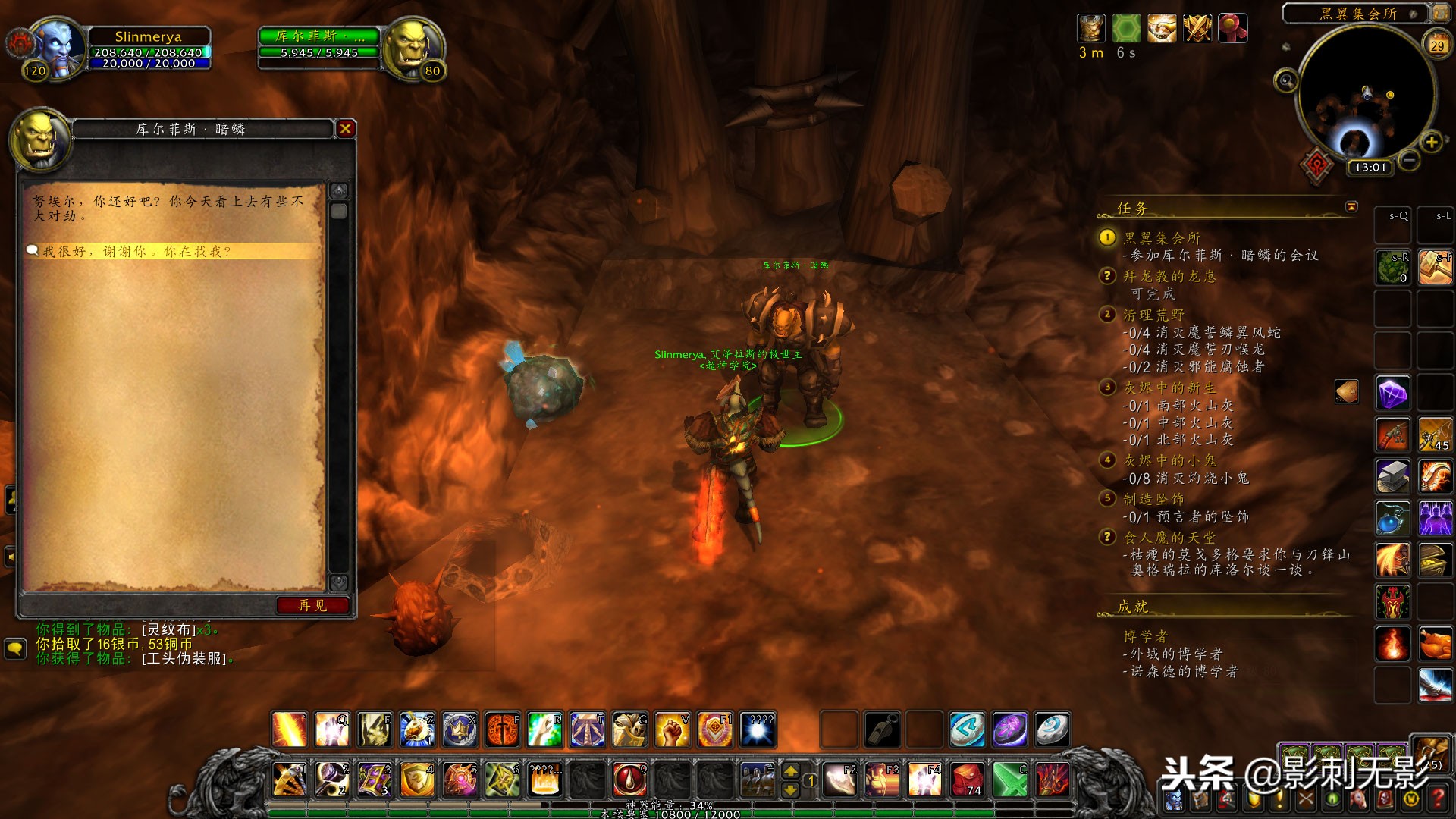Open the minimap tracking magnifier button

tap(1285, 80)
